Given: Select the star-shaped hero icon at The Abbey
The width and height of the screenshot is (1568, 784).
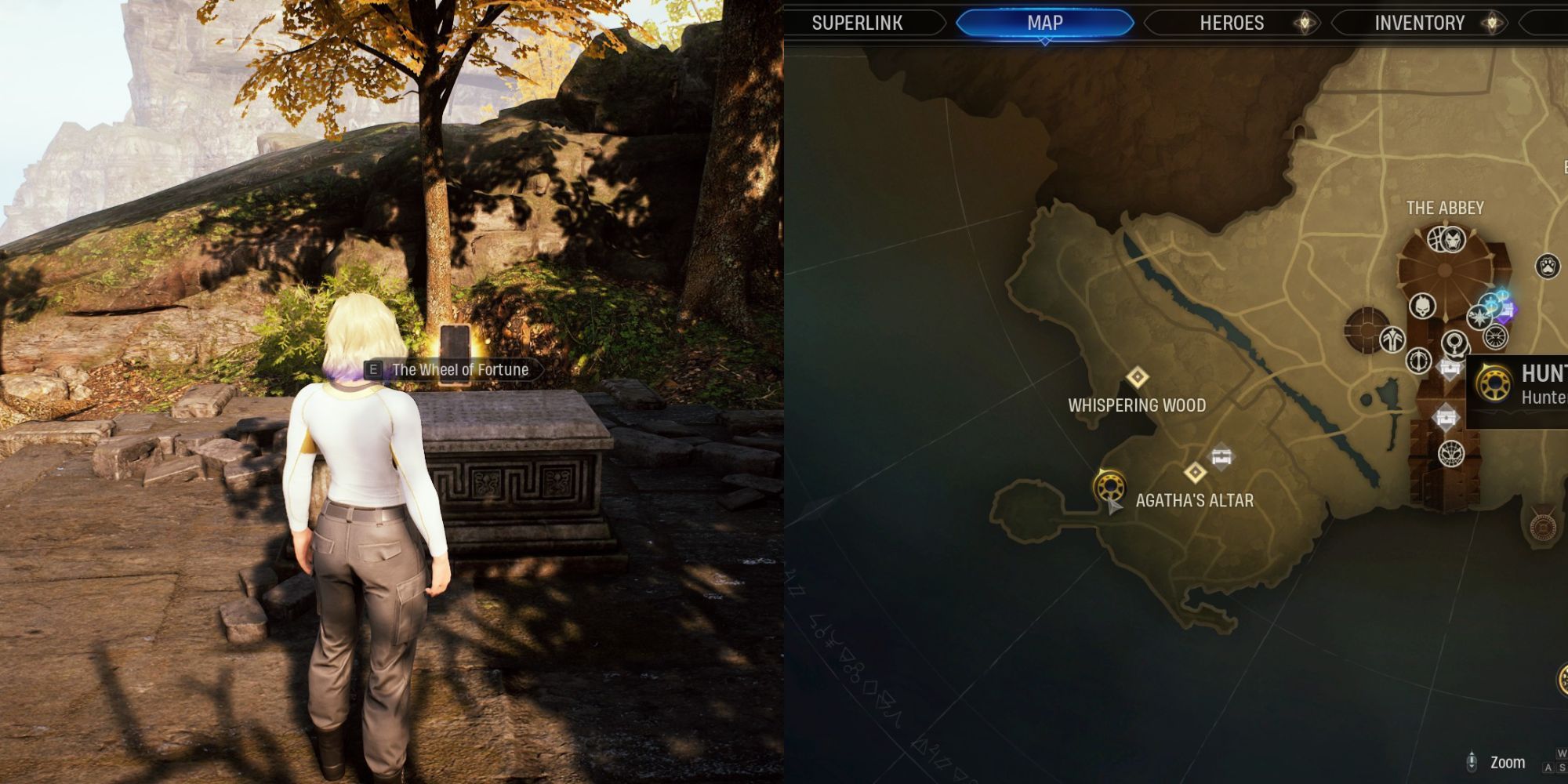Looking at the screenshot, I should click(1479, 316).
